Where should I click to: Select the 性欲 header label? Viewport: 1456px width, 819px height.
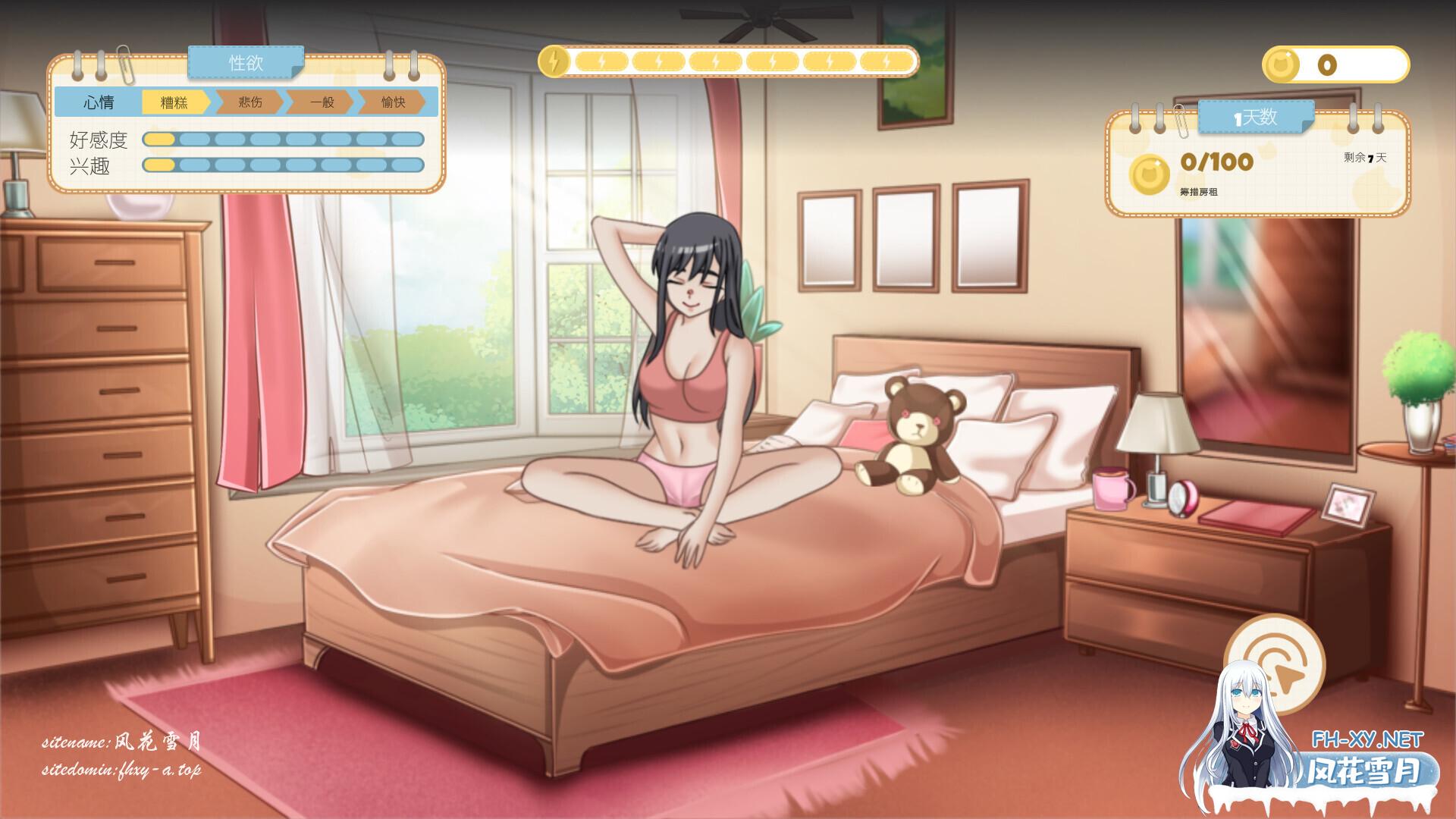(246, 62)
